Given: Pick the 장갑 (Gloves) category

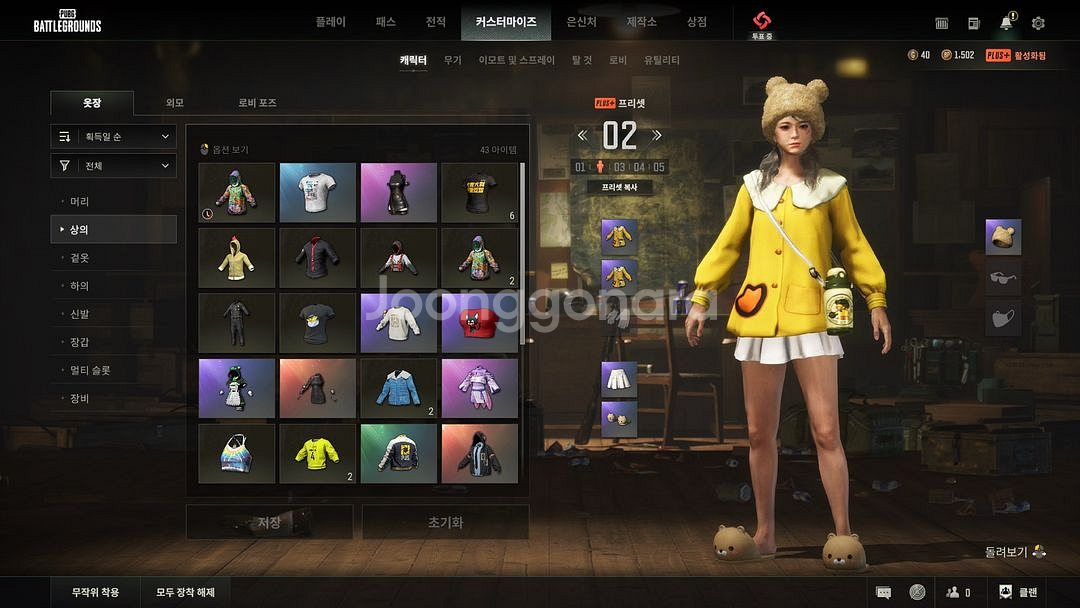Looking at the screenshot, I should 80,342.
